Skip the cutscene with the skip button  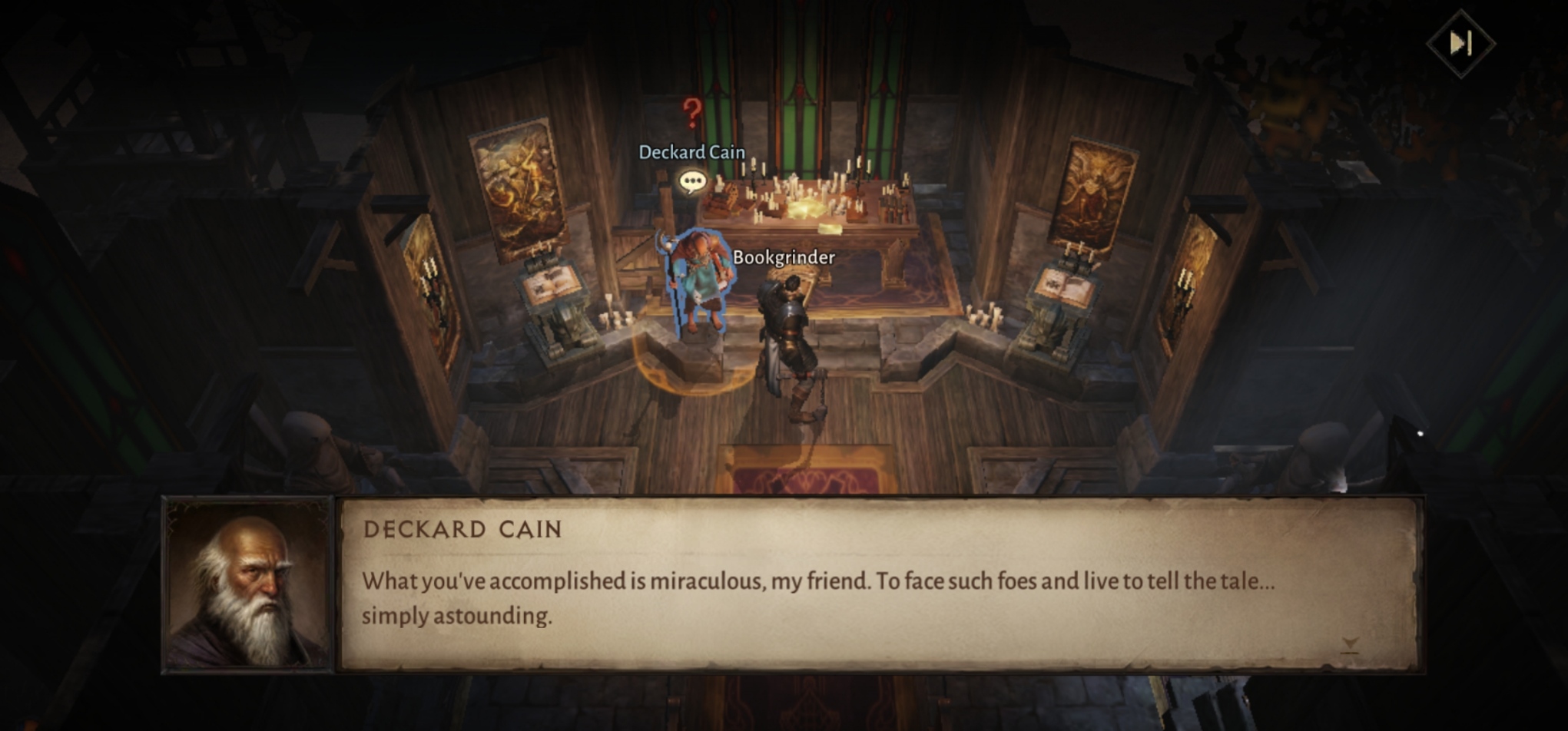tap(1460, 43)
